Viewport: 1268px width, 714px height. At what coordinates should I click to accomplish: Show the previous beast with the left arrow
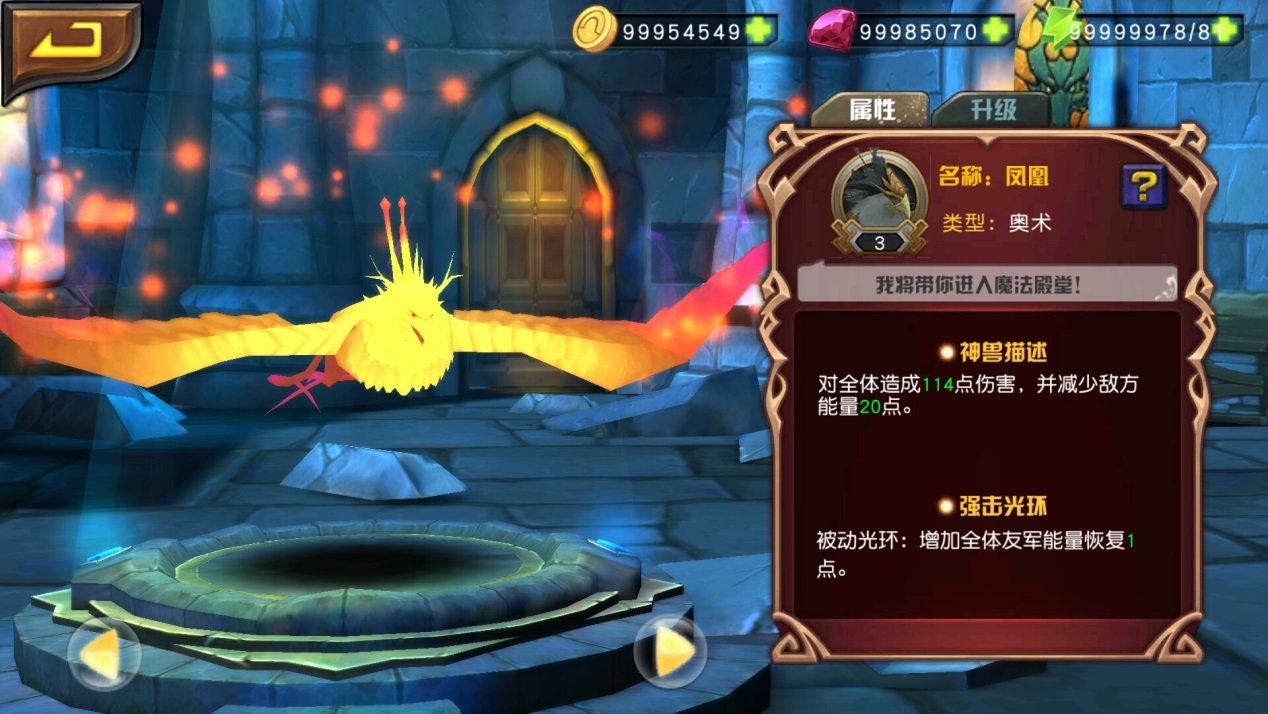tap(103, 653)
